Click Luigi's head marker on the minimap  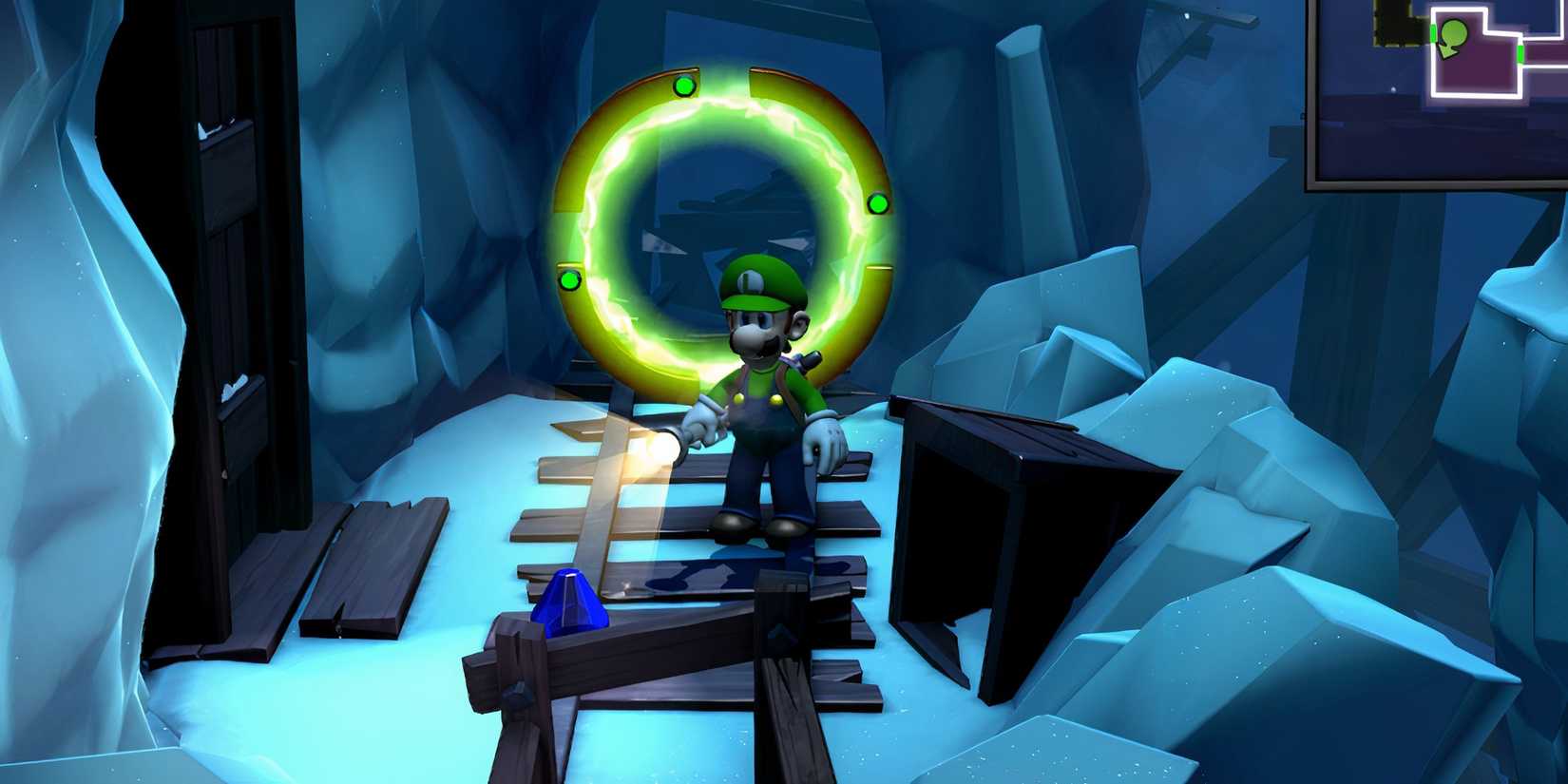click(x=1454, y=34)
